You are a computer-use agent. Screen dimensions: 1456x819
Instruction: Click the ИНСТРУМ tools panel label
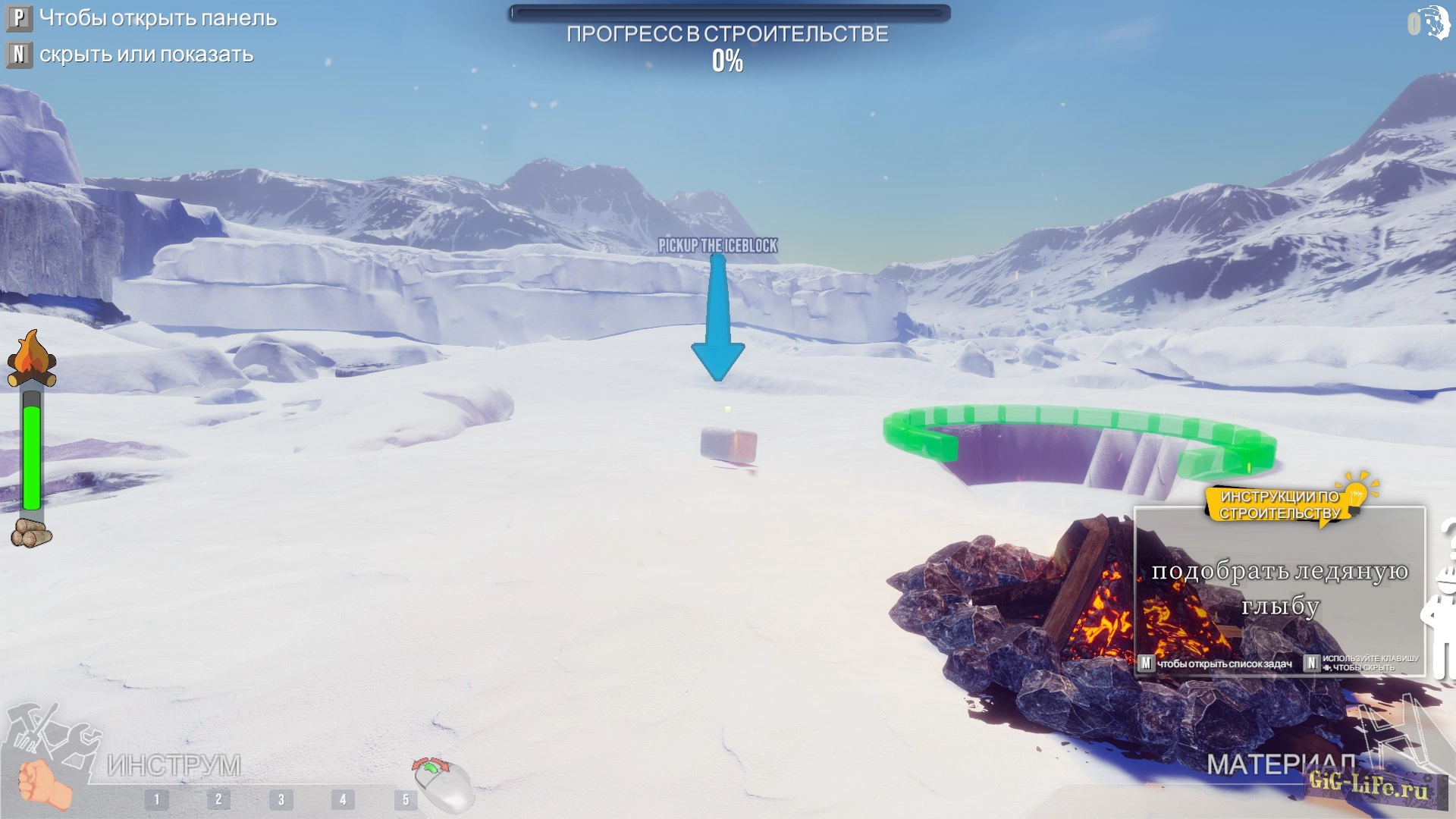174,765
